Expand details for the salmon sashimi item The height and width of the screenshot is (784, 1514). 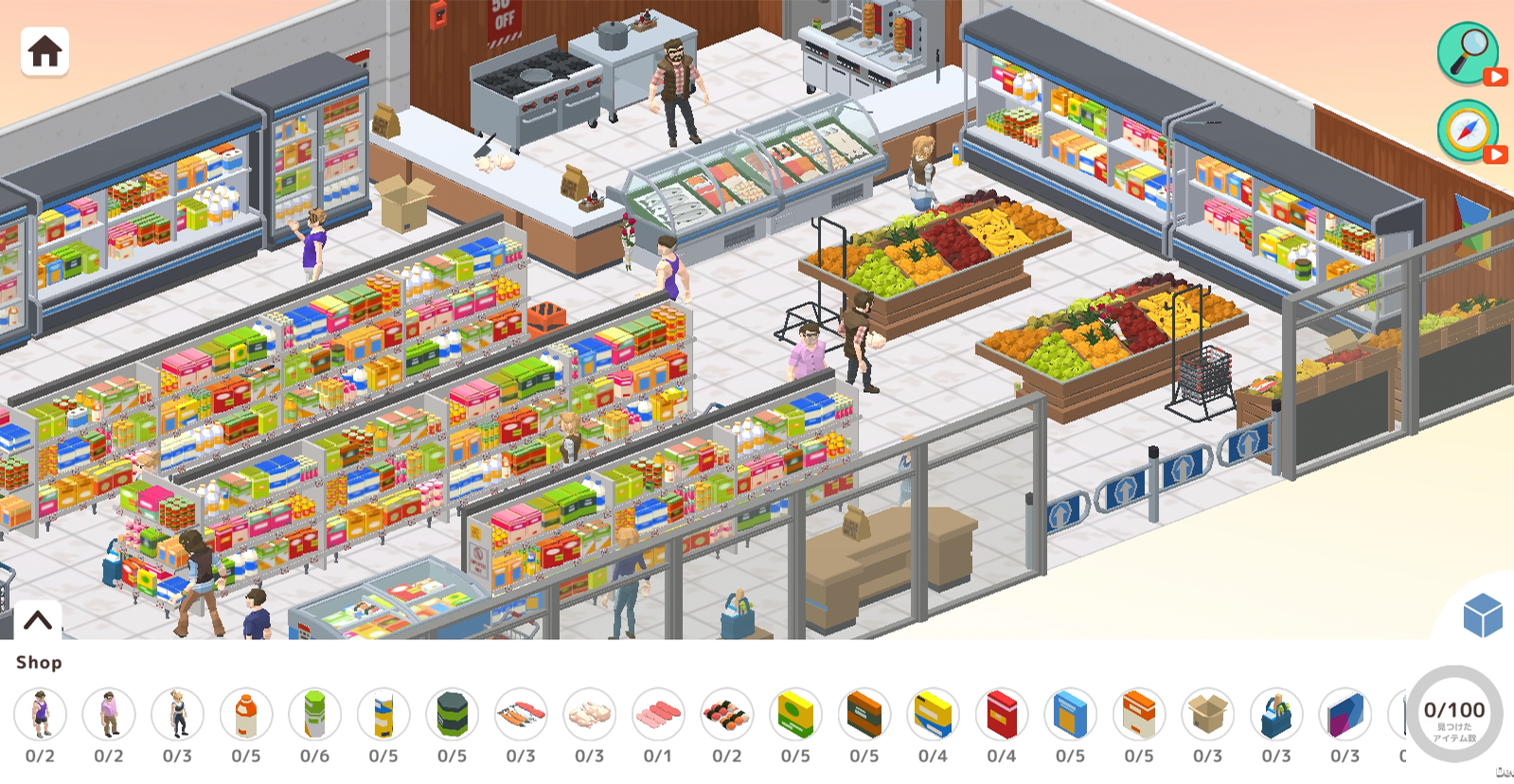(521, 715)
